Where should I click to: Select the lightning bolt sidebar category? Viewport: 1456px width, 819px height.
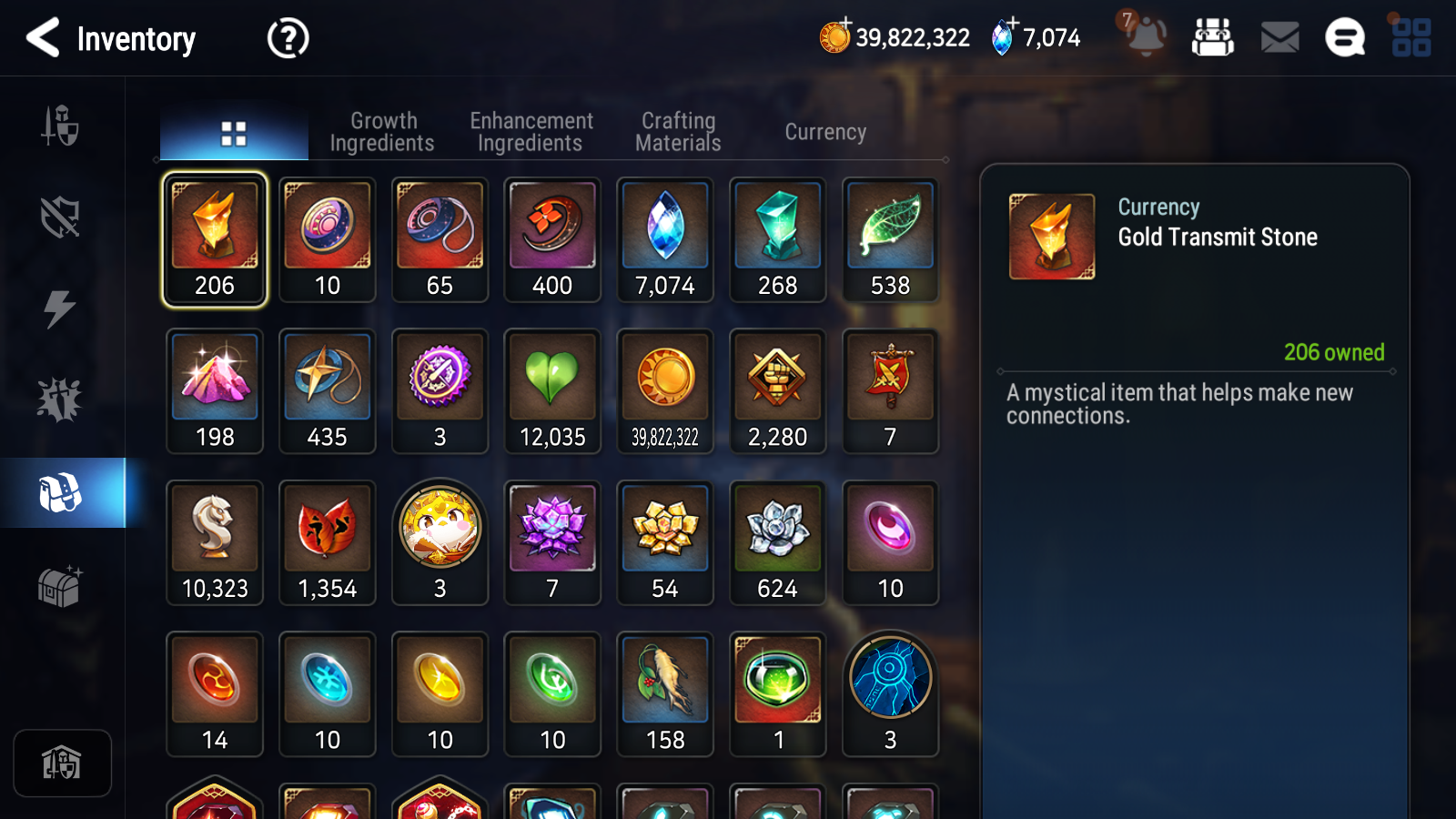click(60, 308)
